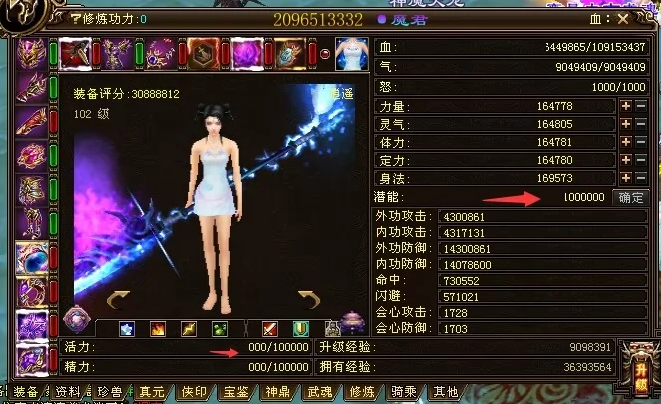661x404 pixels.
Task: Decrease the 定力 stat by one
Action: tap(641, 160)
